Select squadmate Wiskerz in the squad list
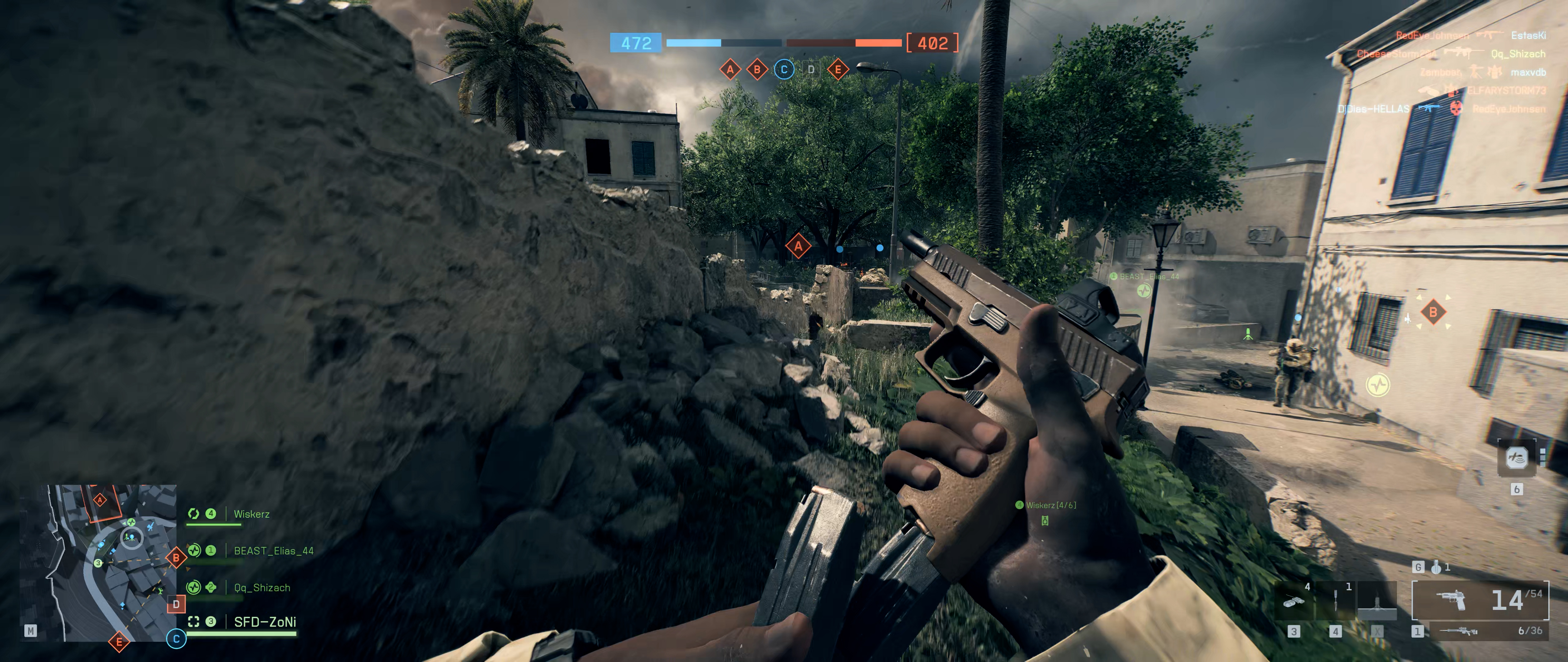 251,514
